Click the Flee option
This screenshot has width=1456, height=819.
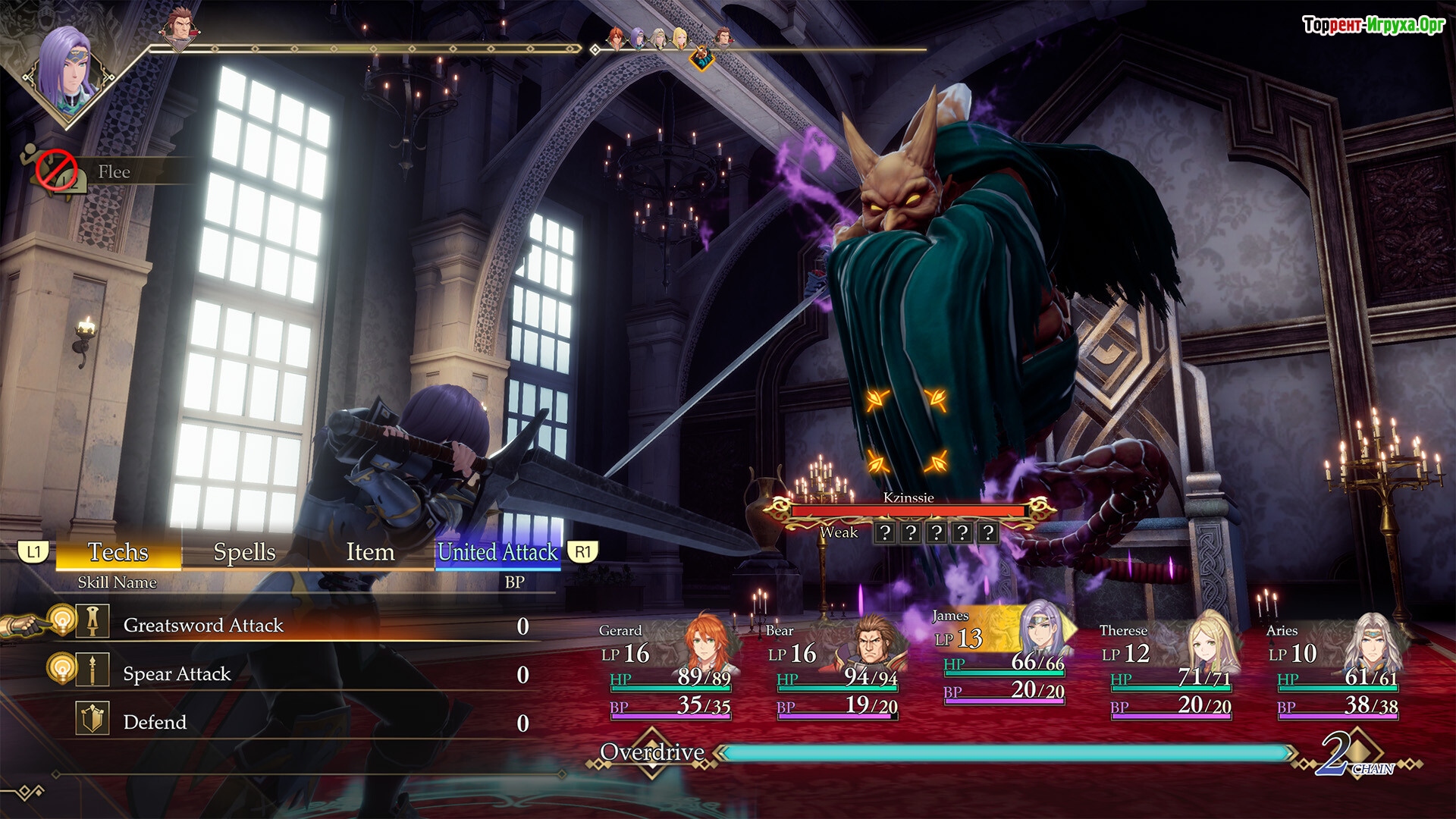[x=114, y=172]
